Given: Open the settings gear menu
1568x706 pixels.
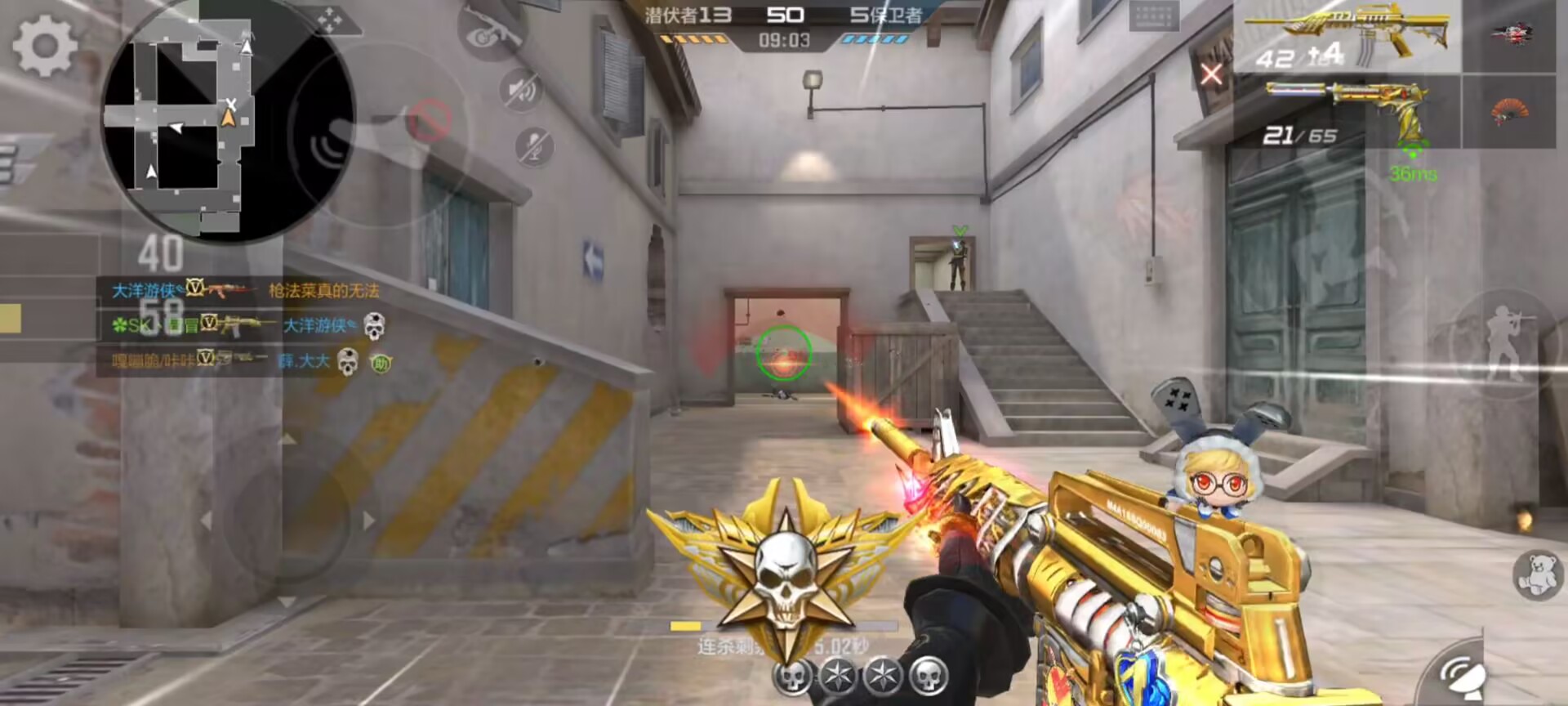Looking at the screenshot, I should [45, 46].
